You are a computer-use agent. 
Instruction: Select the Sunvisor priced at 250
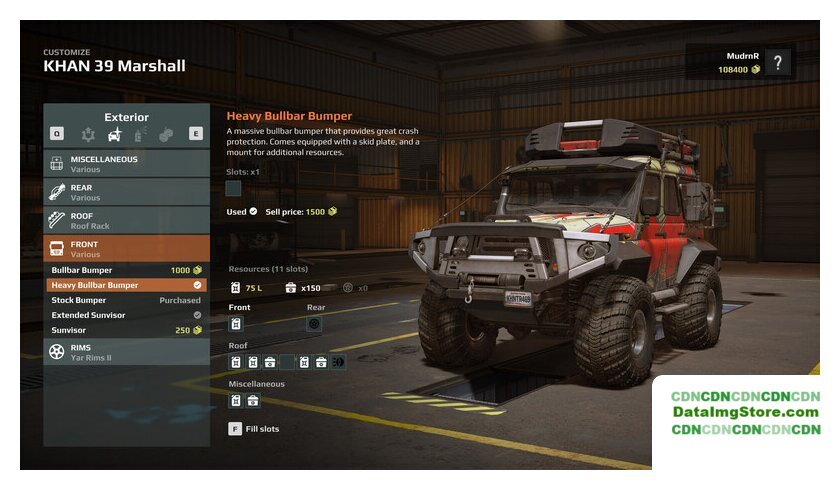(126, 330)
